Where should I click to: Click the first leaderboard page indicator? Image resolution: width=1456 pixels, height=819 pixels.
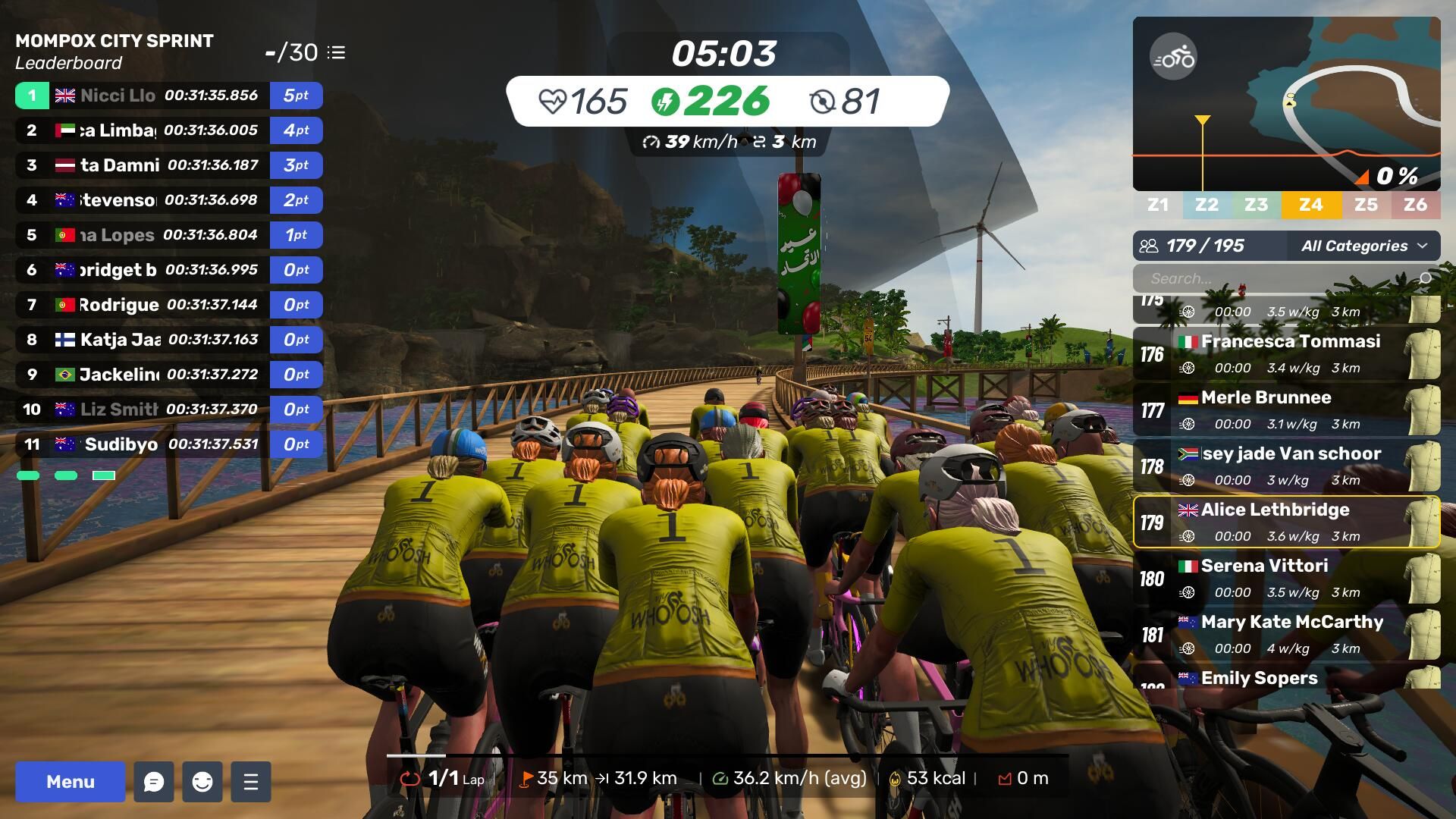[28, 475]
